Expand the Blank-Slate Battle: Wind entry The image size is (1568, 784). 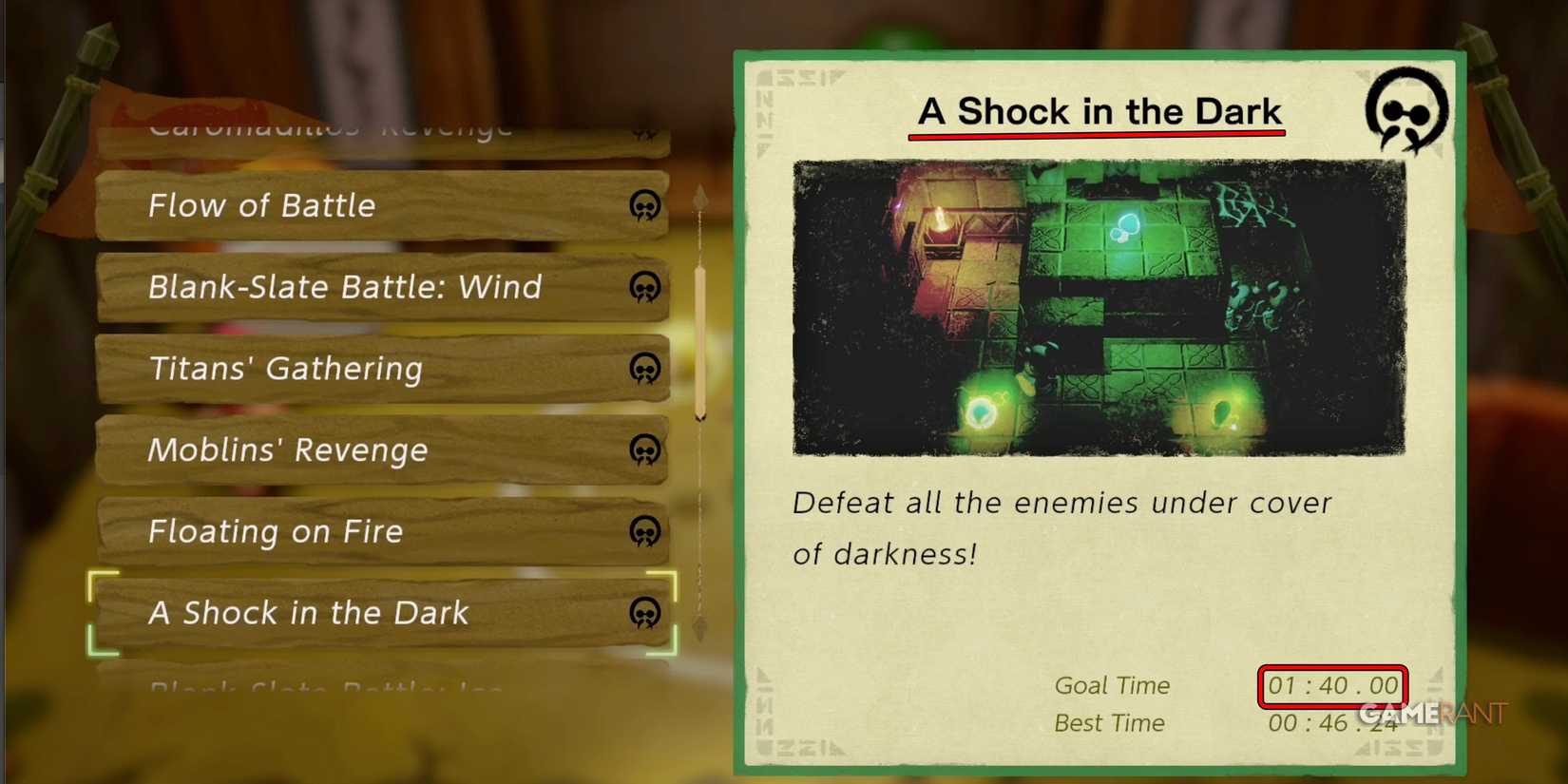pos(333,288)
